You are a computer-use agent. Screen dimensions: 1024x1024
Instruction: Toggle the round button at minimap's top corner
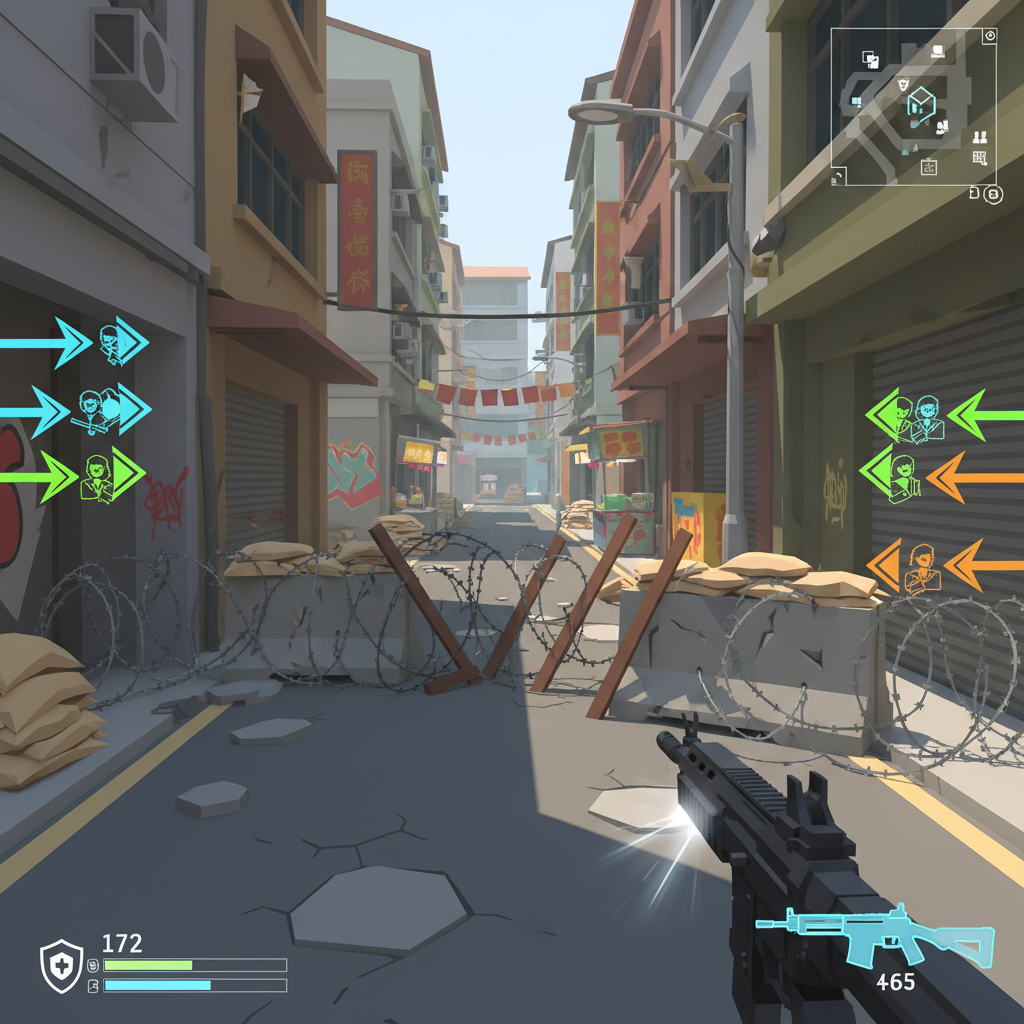pyautogui.click(x=990, y=35)
